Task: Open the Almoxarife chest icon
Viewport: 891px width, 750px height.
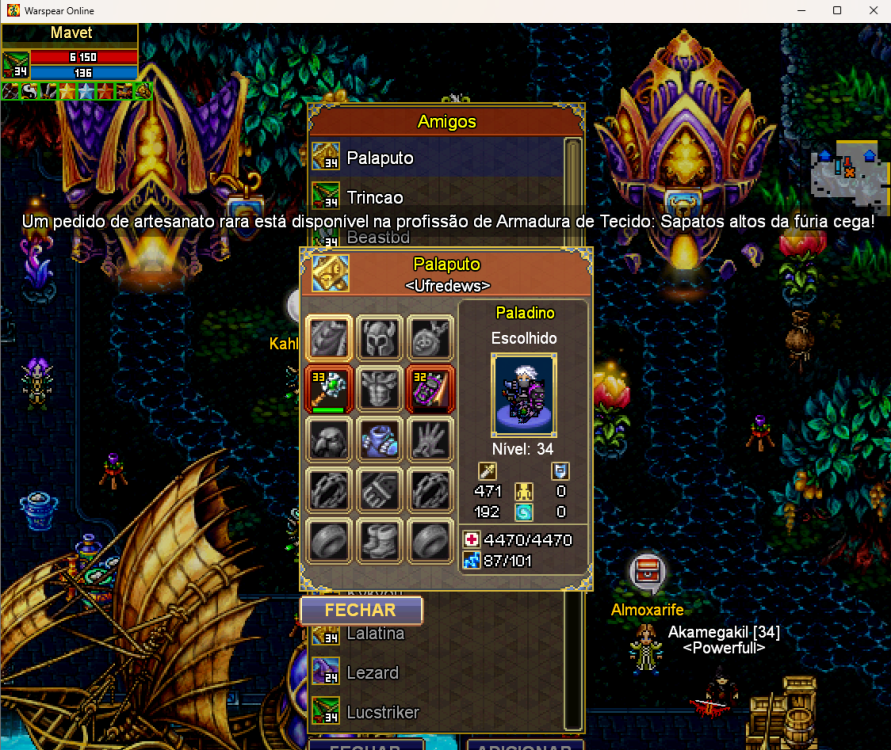Action: click(x=646, y=573)
